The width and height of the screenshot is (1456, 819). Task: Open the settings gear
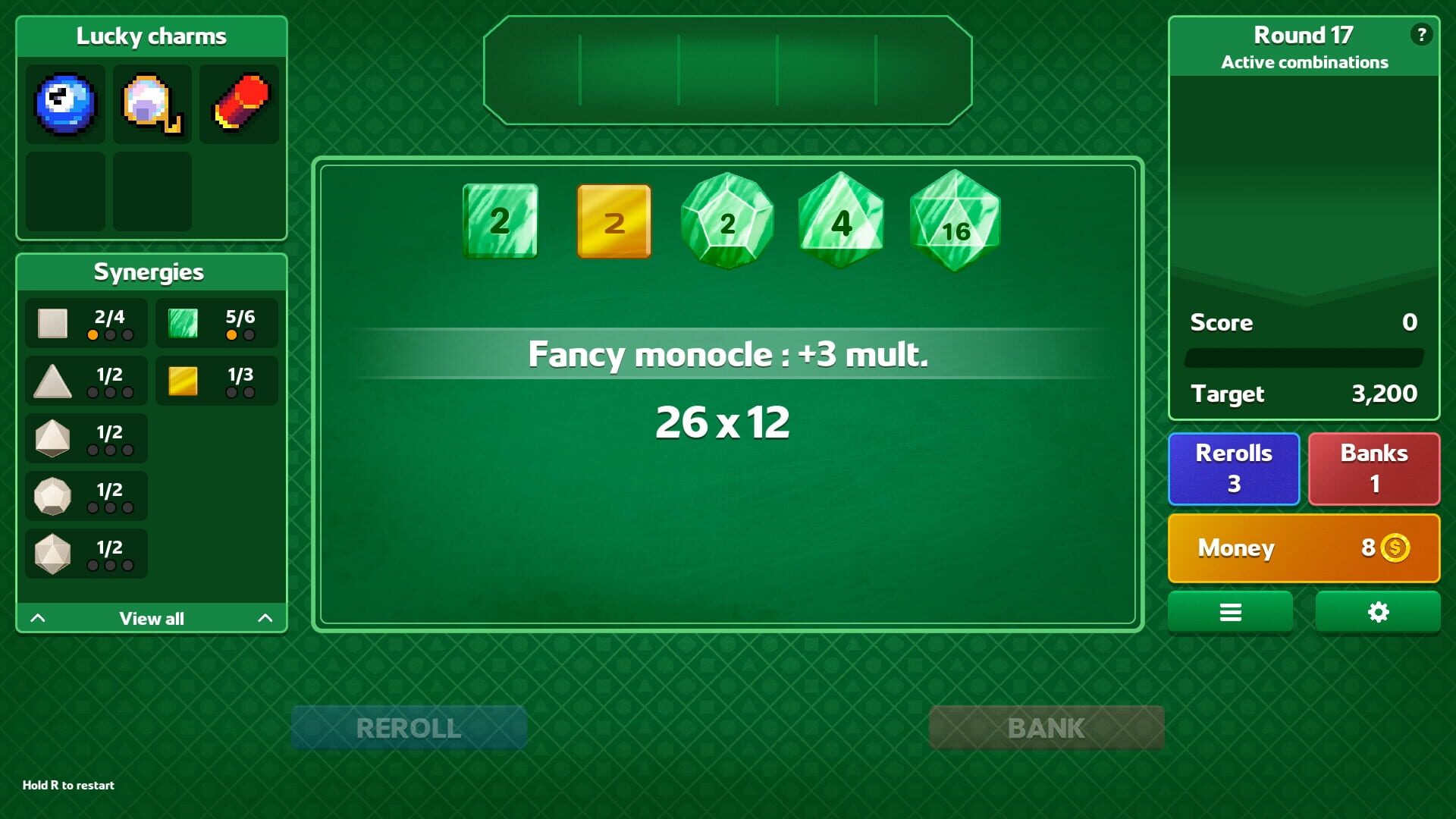tap(1377, 611)
